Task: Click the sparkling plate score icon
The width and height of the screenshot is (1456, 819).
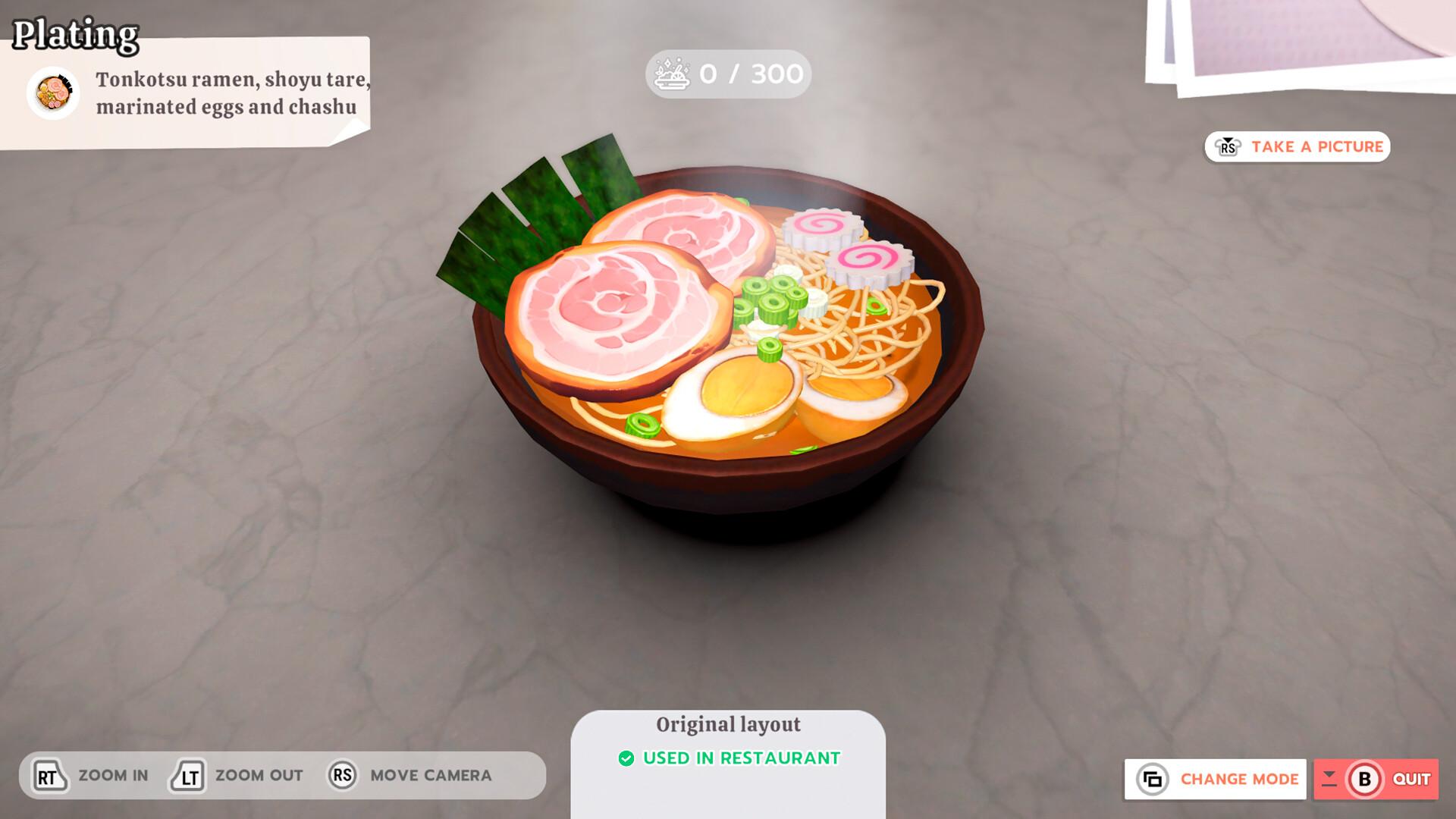Action: [670, 72]
